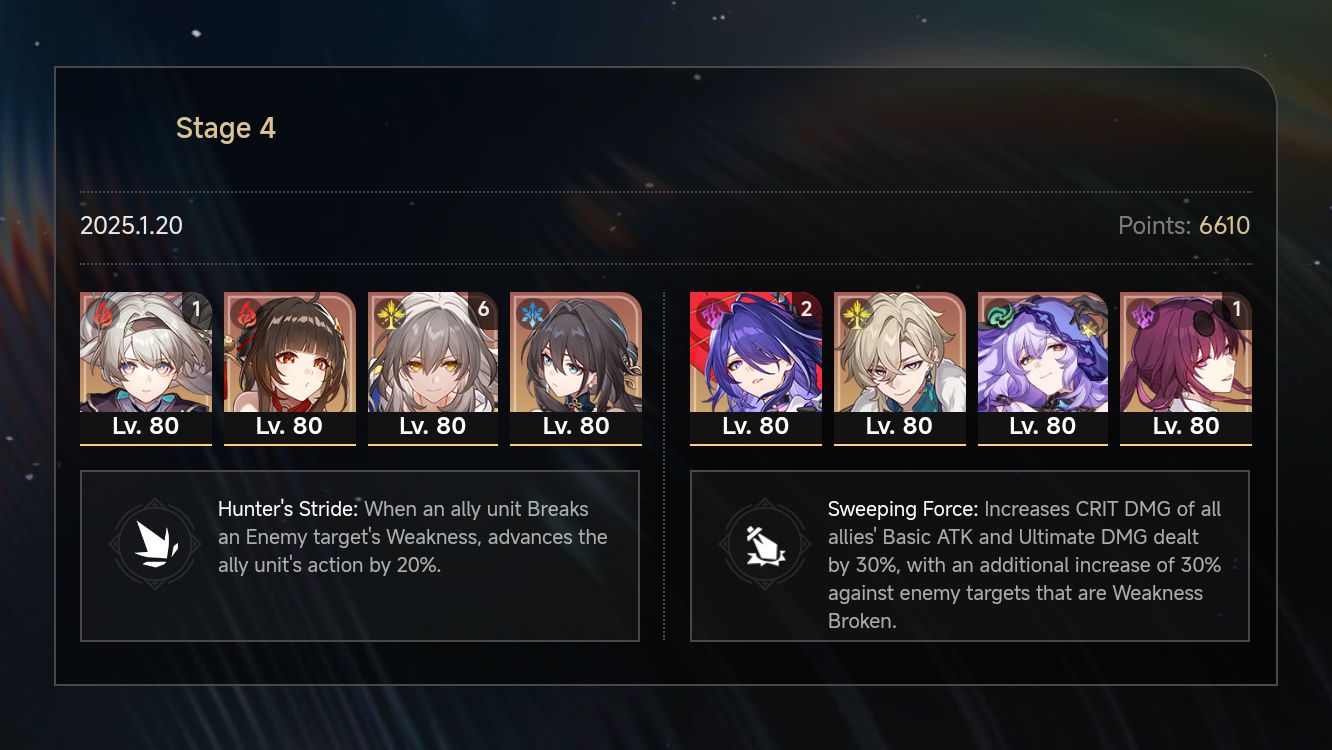Click the eidolon badge showing 1 on Kafka
The image size is (1332, 750).
1238,311
